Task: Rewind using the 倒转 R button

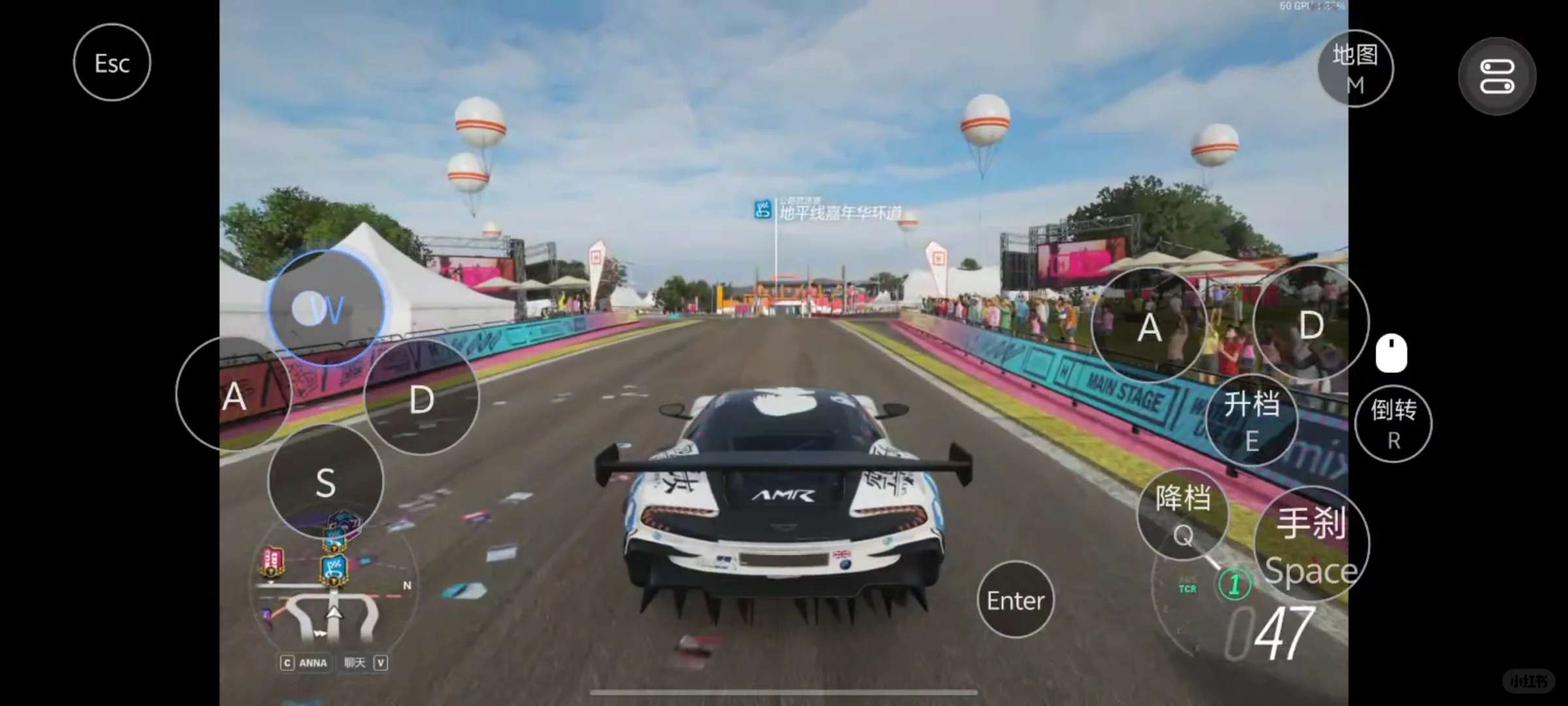Action: coord(1393,424)
